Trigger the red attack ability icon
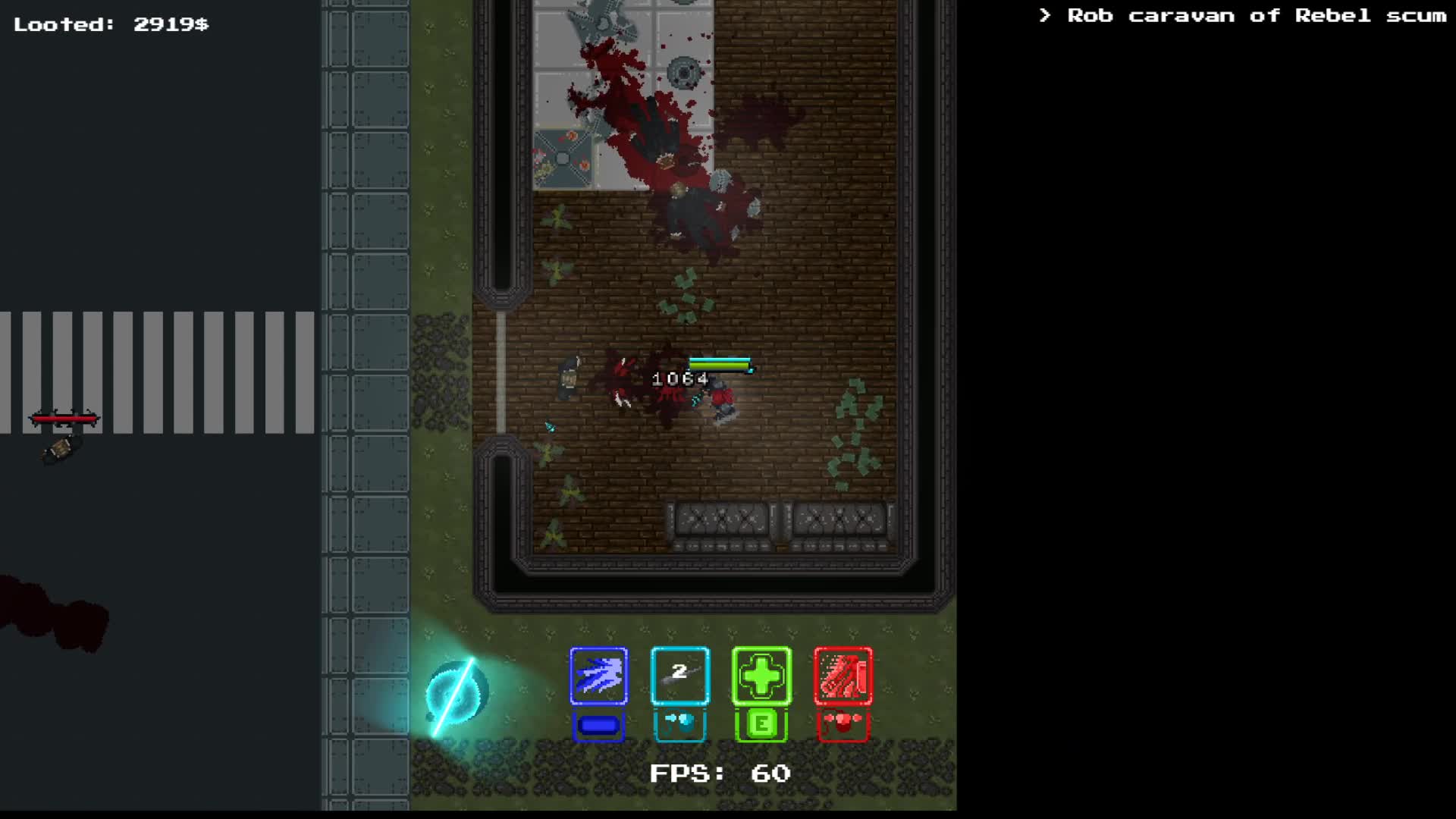Image resolution: width=1456 pixels, height=819 pixels. (x=843, y=676)
